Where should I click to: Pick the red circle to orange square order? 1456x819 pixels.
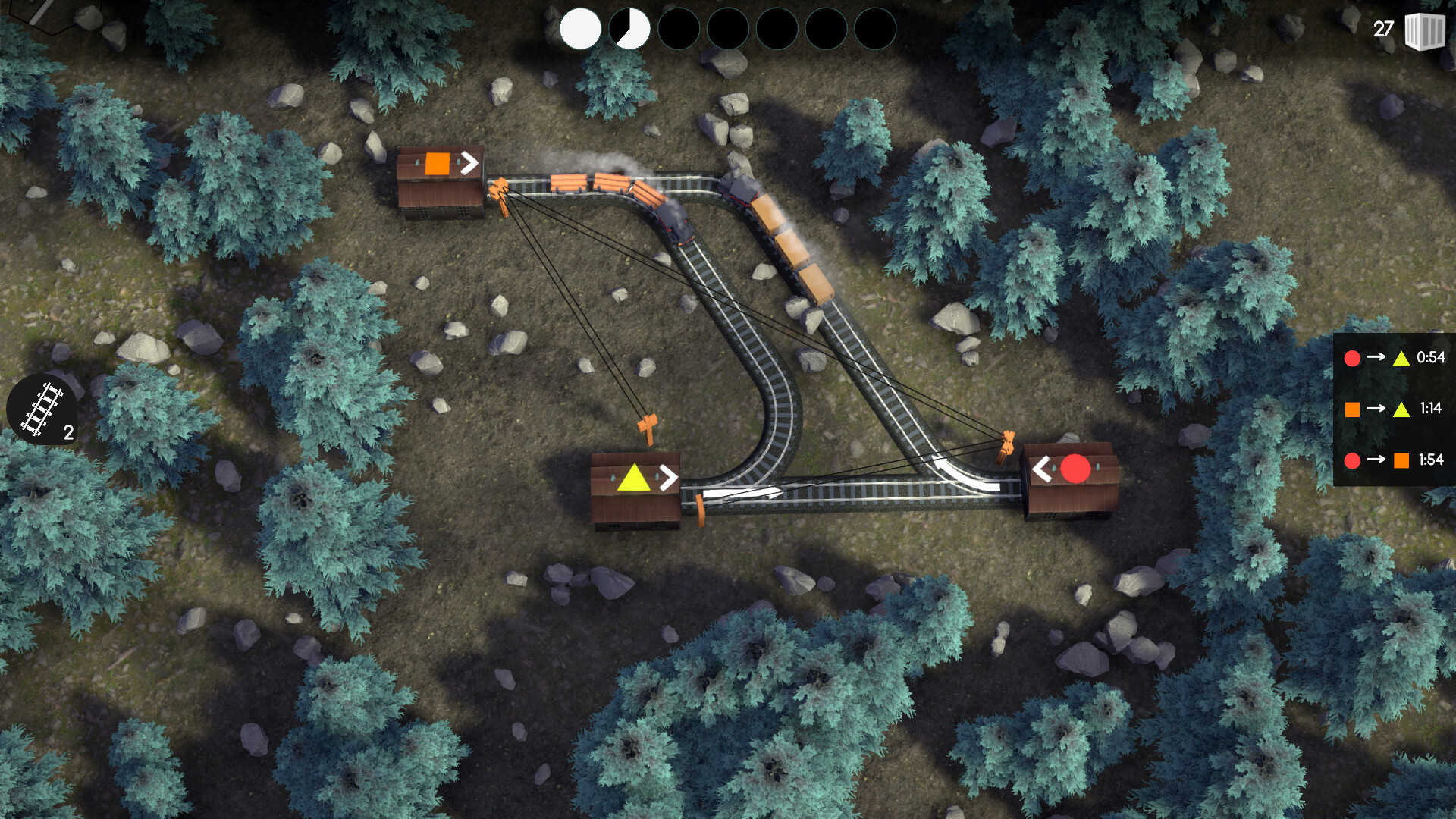click(1394, 460)
